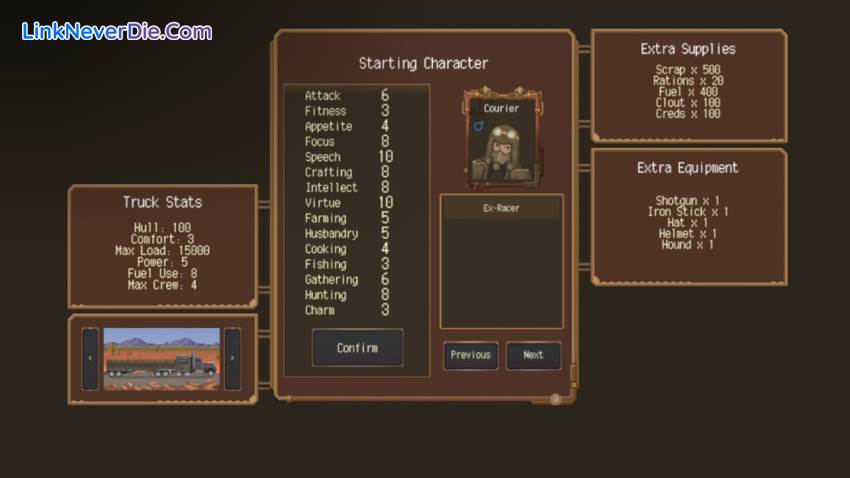Go to the previous character
850x478 pixels.
[x=470, y=355]
